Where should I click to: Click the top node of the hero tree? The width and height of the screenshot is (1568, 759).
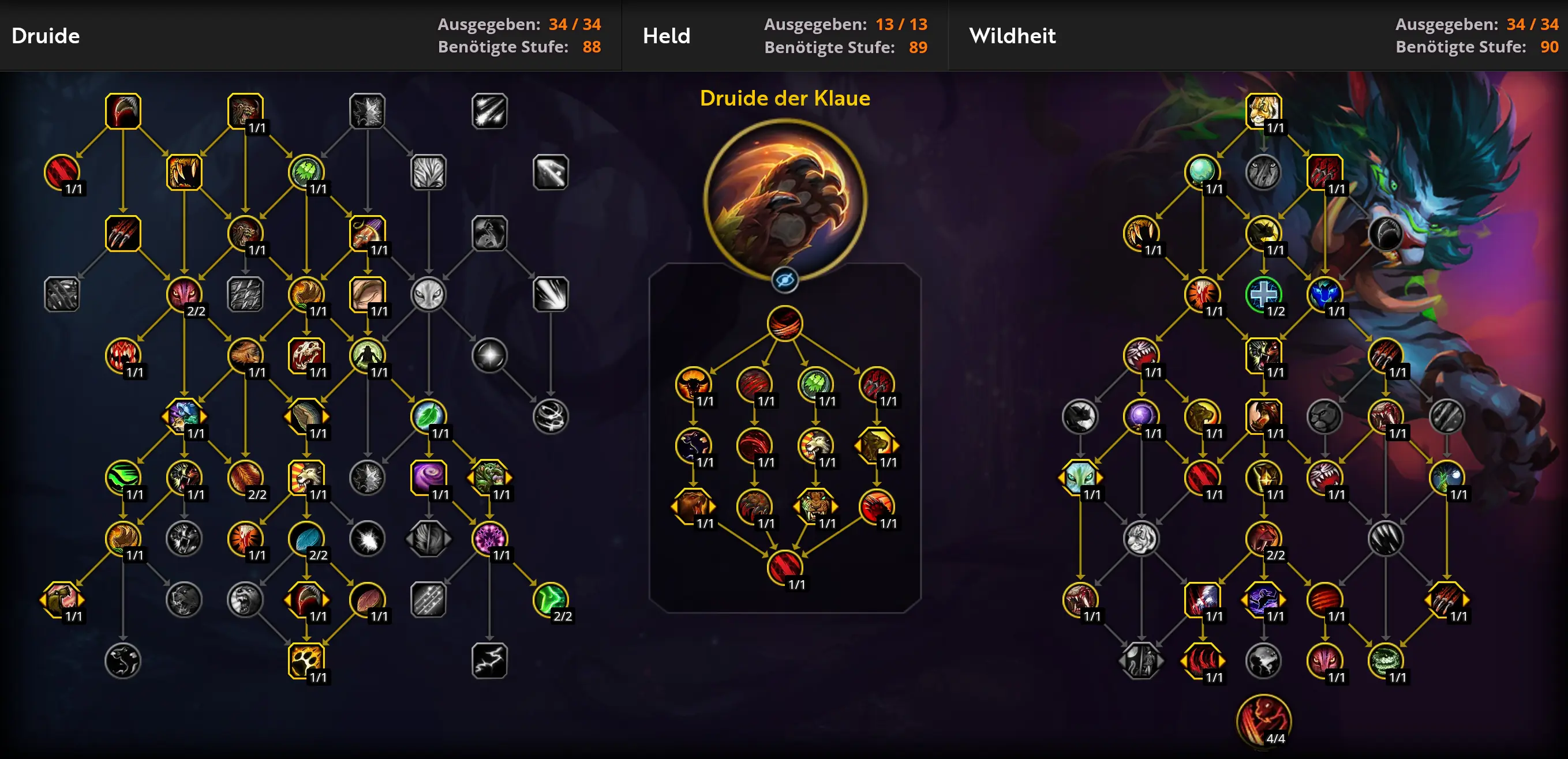click(x=785, y=323)
